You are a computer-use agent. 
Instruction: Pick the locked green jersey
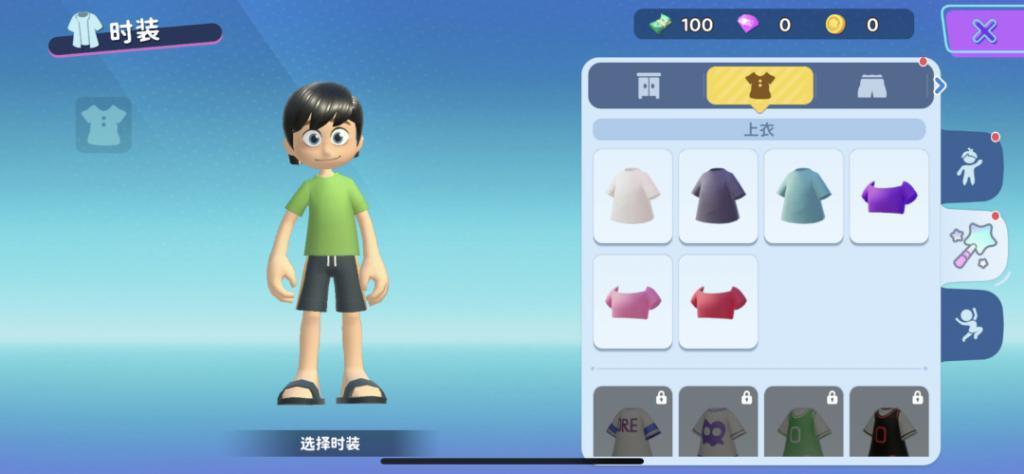click(x=803, y=423)
